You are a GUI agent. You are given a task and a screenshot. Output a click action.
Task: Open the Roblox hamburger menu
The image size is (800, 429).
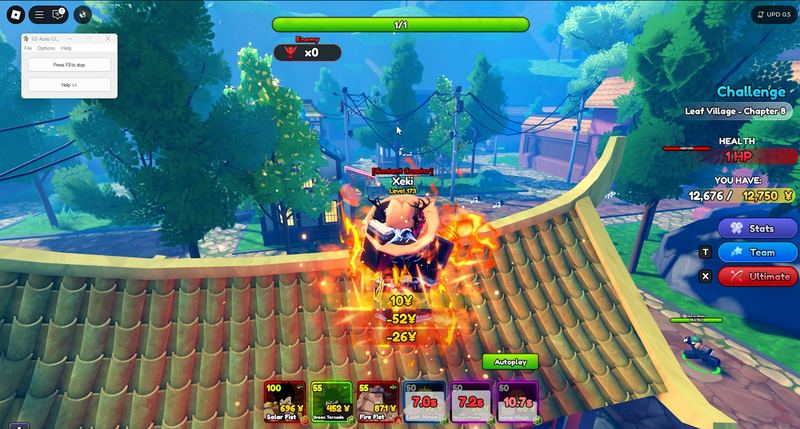pyautogui.click(x=39, y=15)
